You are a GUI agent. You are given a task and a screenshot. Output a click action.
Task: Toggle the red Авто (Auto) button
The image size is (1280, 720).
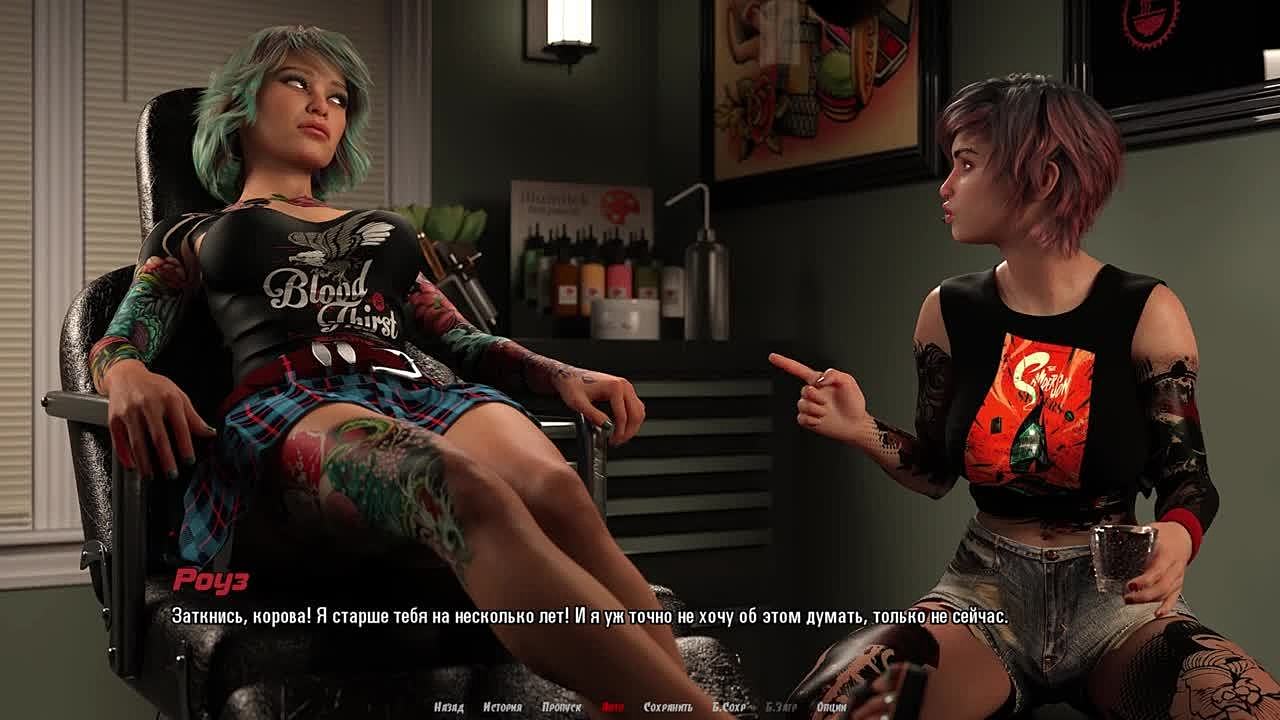tap(613, 707)
